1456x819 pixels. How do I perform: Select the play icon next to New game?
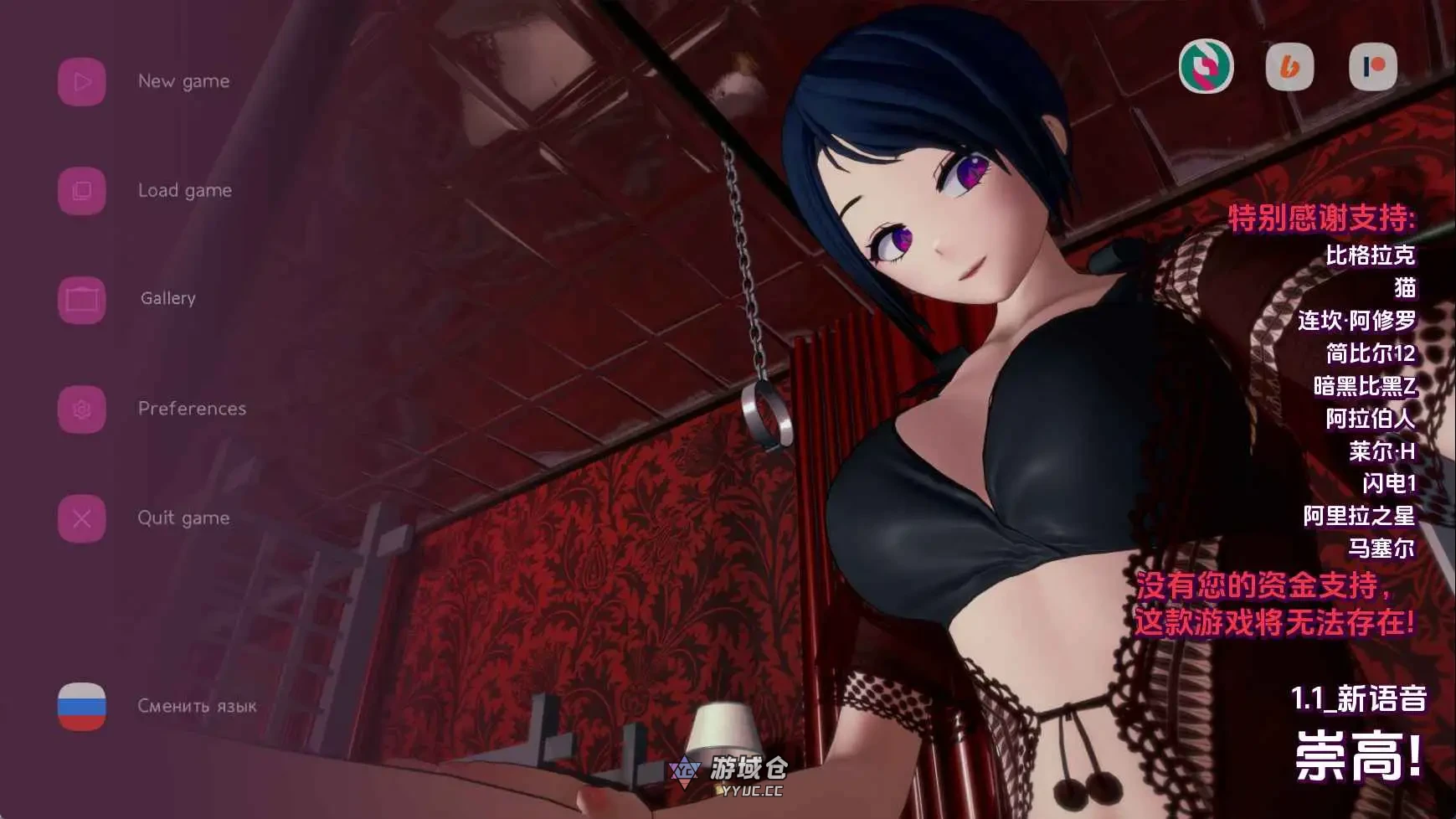tap(81, 81)
